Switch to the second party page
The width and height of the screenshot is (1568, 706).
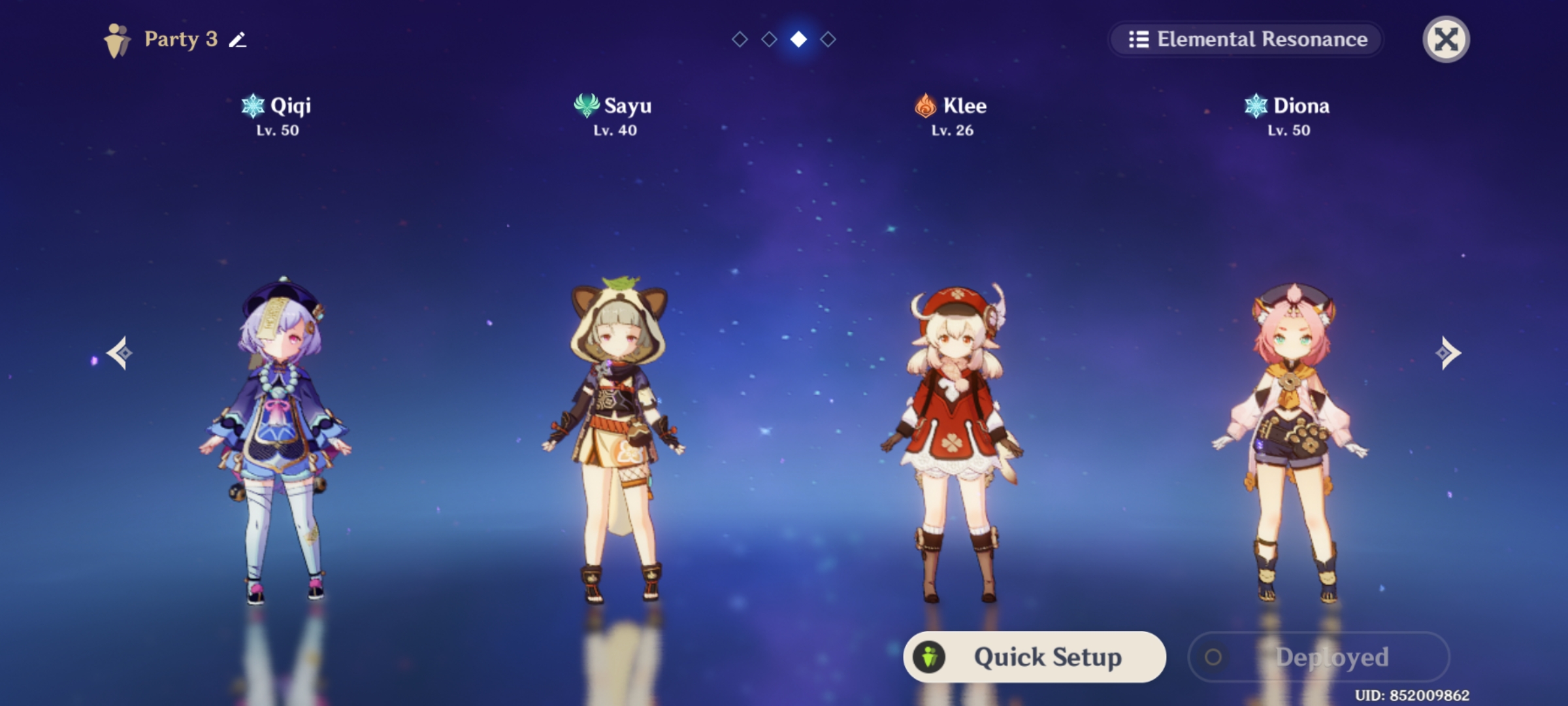click(x=769, y=39)
